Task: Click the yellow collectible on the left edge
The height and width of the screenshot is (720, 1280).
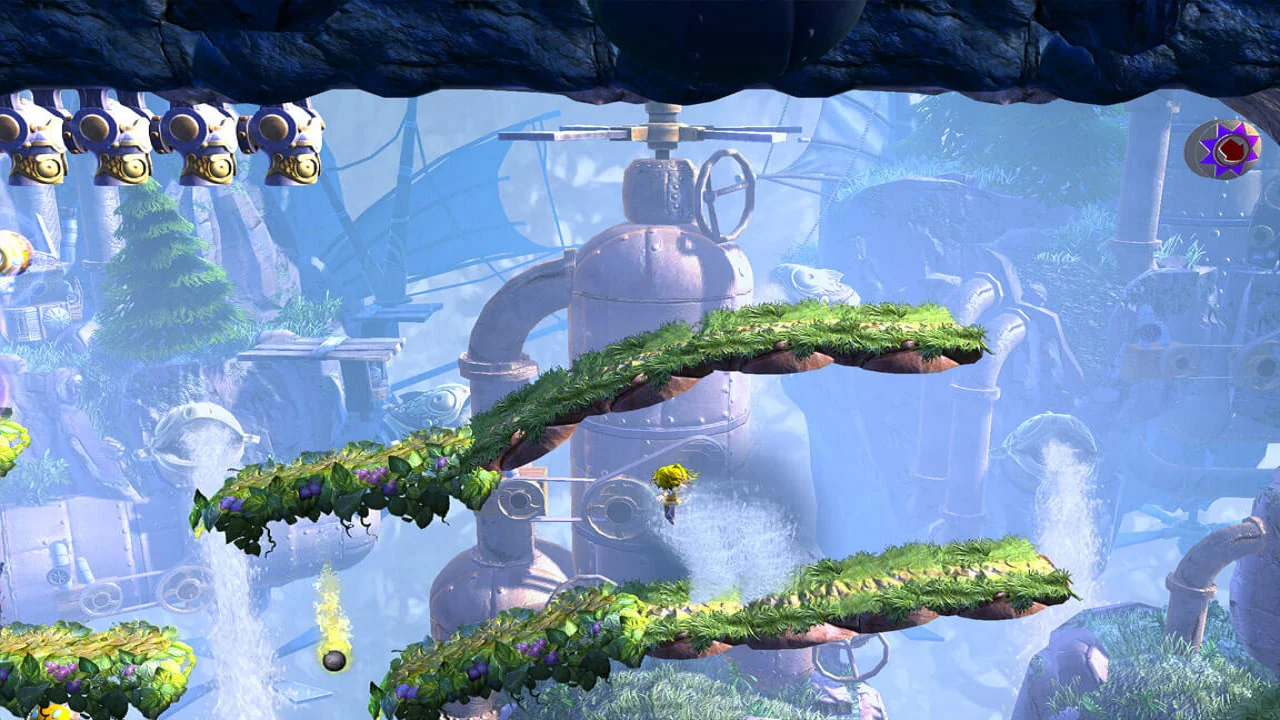Action: tap(12, 250)
